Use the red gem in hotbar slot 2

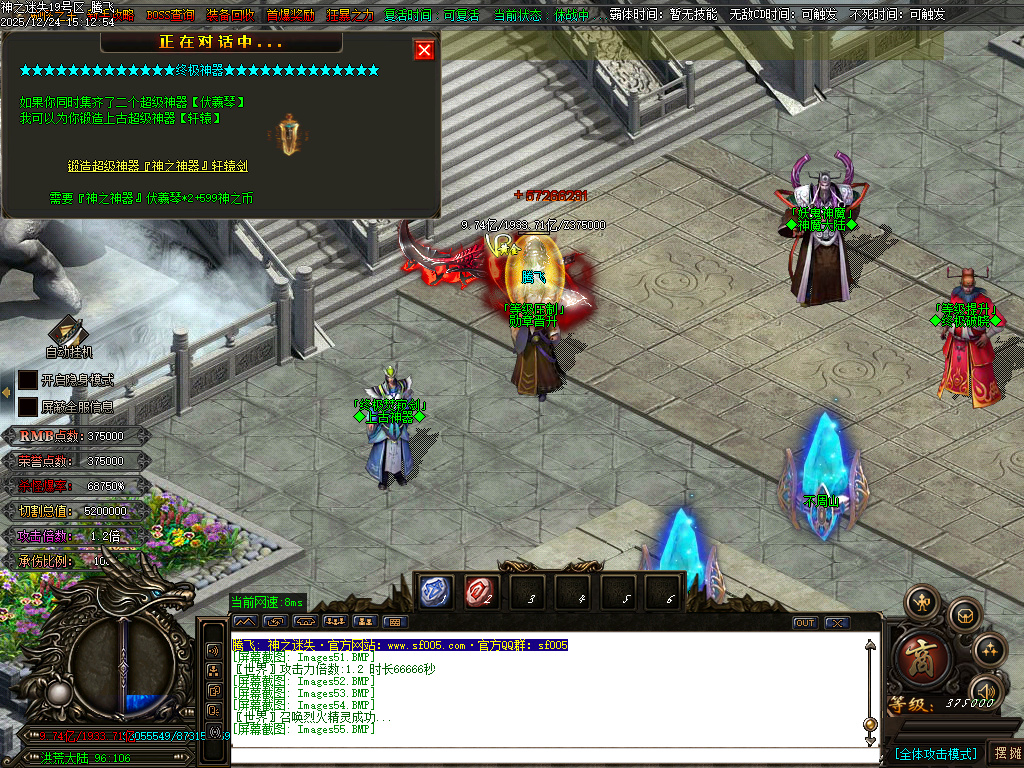point(480,592)
